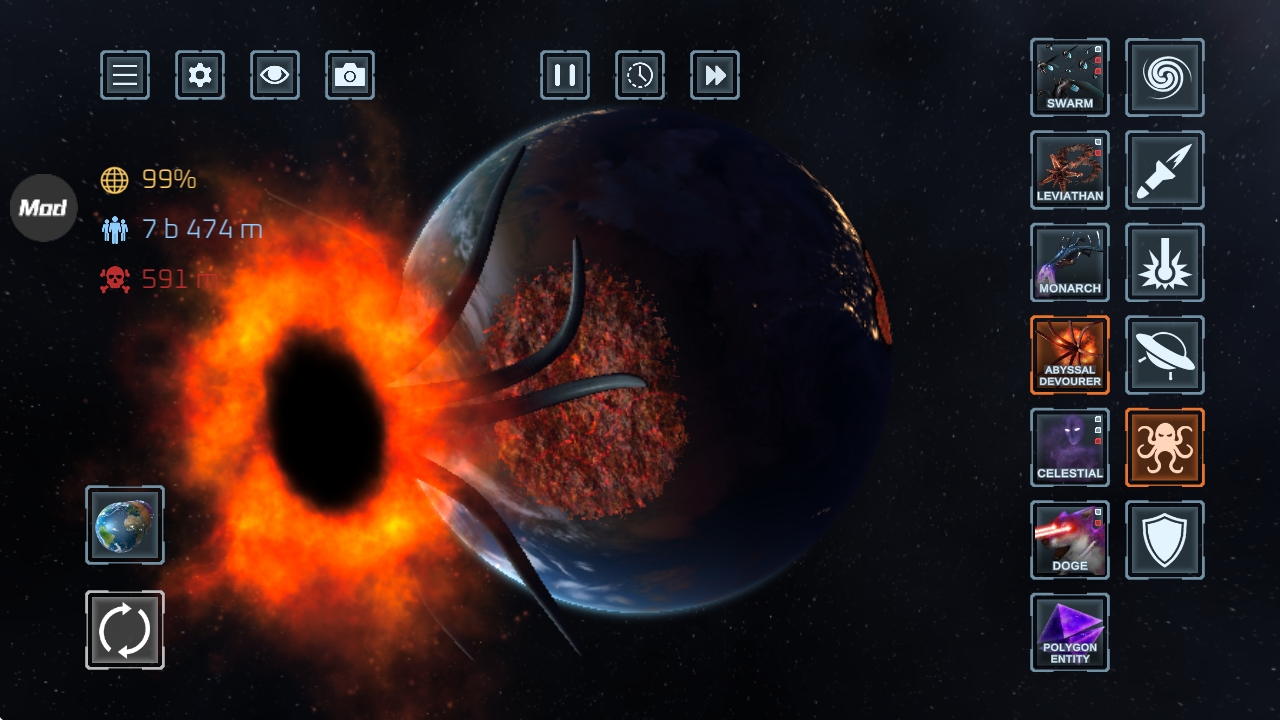
Task: Click the clock time control button
Action: (640, 75)
